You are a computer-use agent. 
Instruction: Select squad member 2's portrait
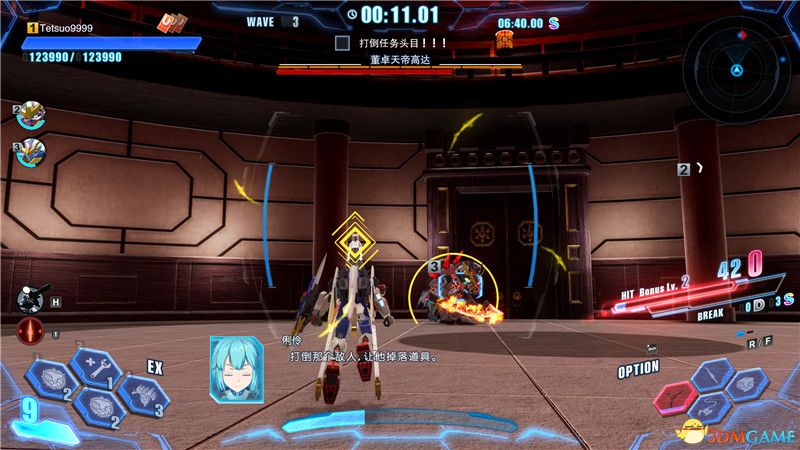tap(31, 116)
